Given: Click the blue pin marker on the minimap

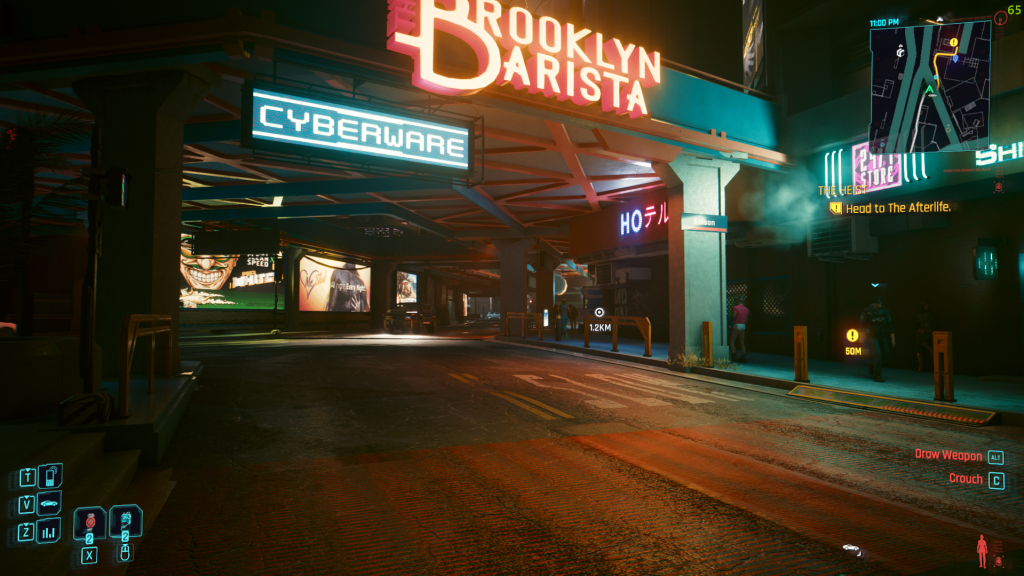Looking at the screenshot, I should 956,58.
